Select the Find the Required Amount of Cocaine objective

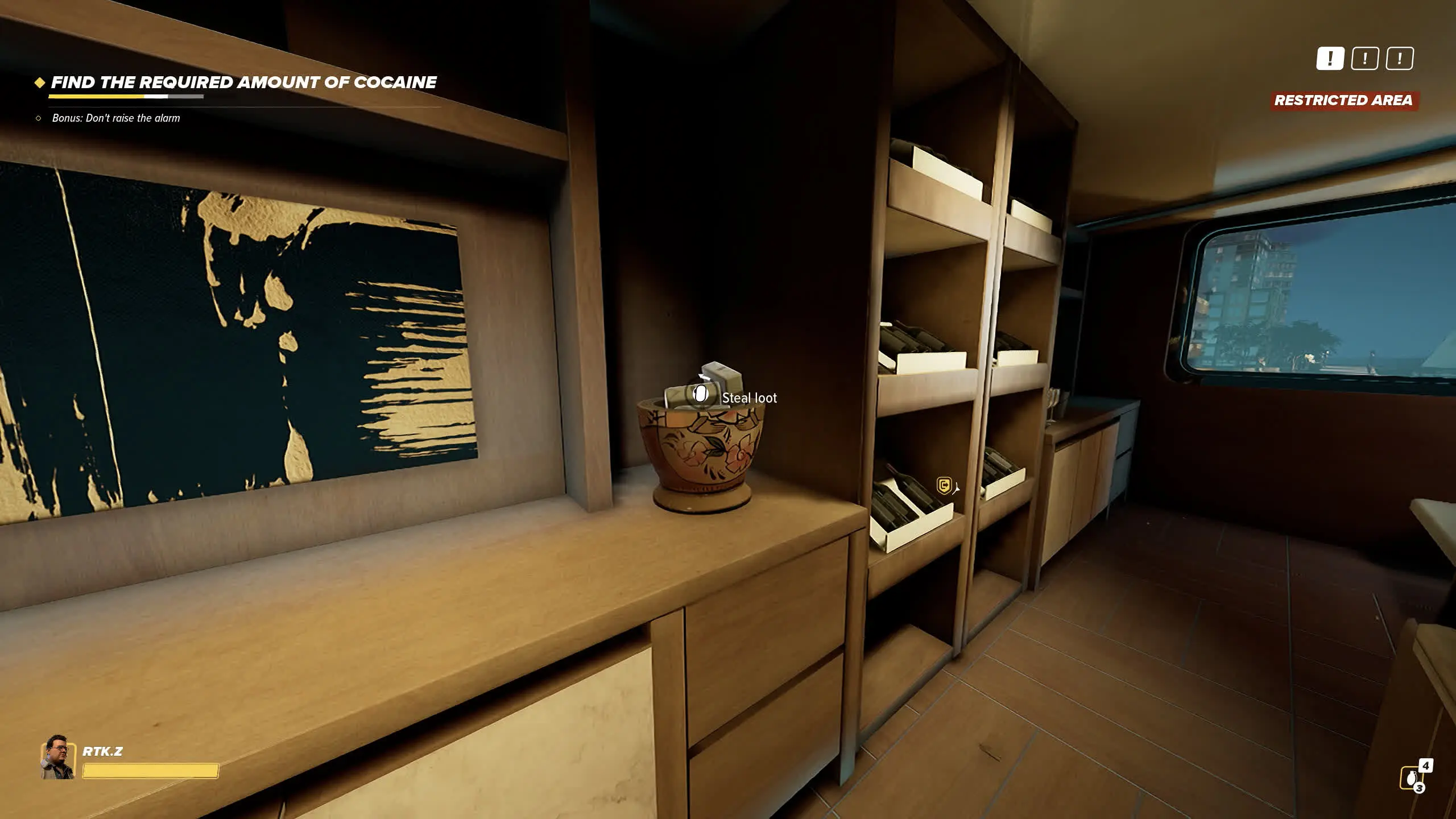(x=243, y=82)
